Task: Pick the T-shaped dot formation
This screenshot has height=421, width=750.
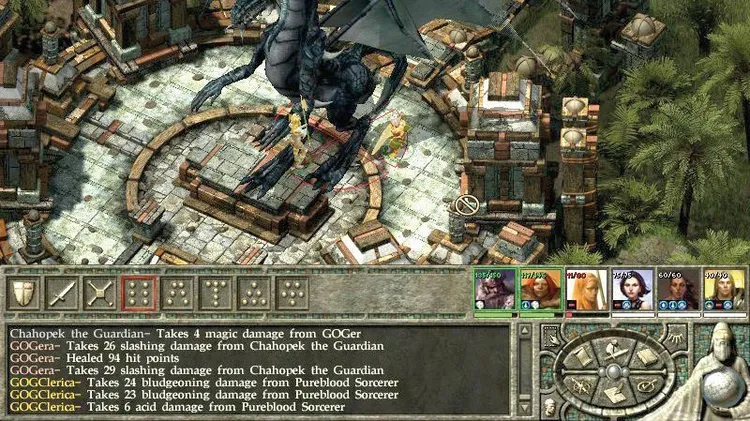Action: coord(214,293)
